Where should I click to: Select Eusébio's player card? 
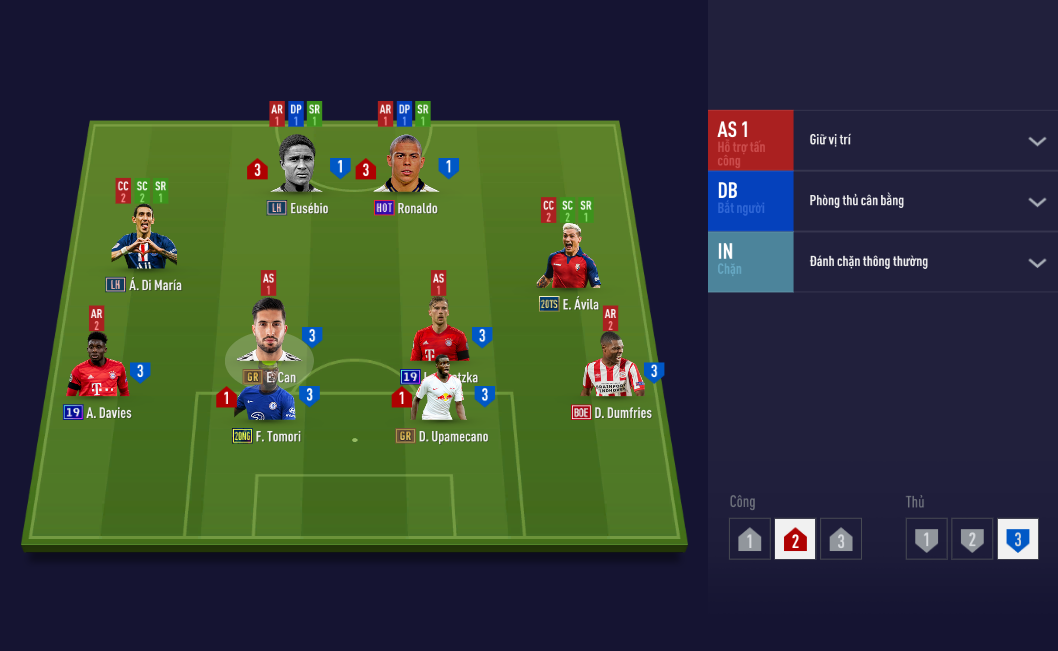tap(298, 165)
